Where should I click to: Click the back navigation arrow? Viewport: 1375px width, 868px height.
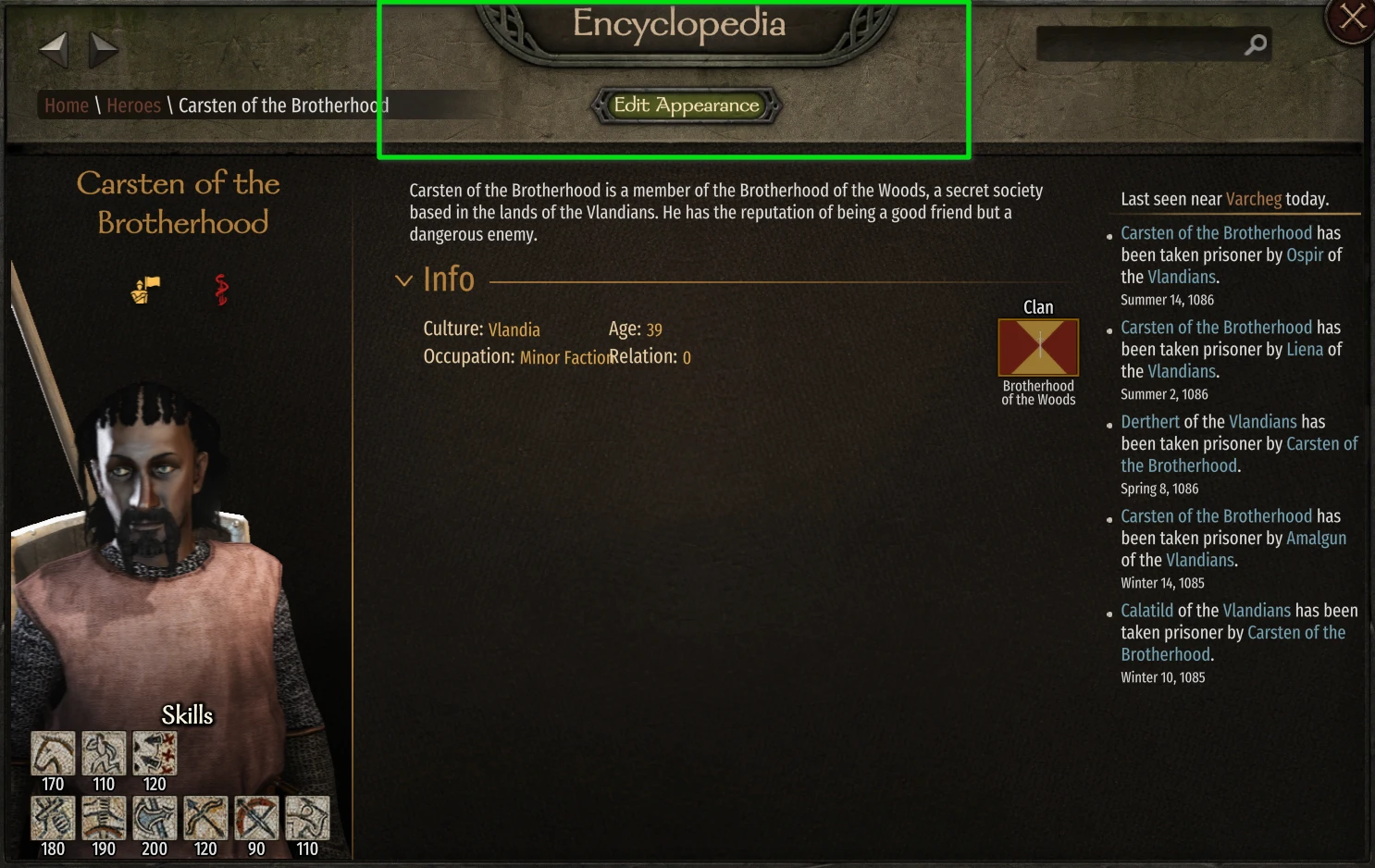tap(53, 50)
